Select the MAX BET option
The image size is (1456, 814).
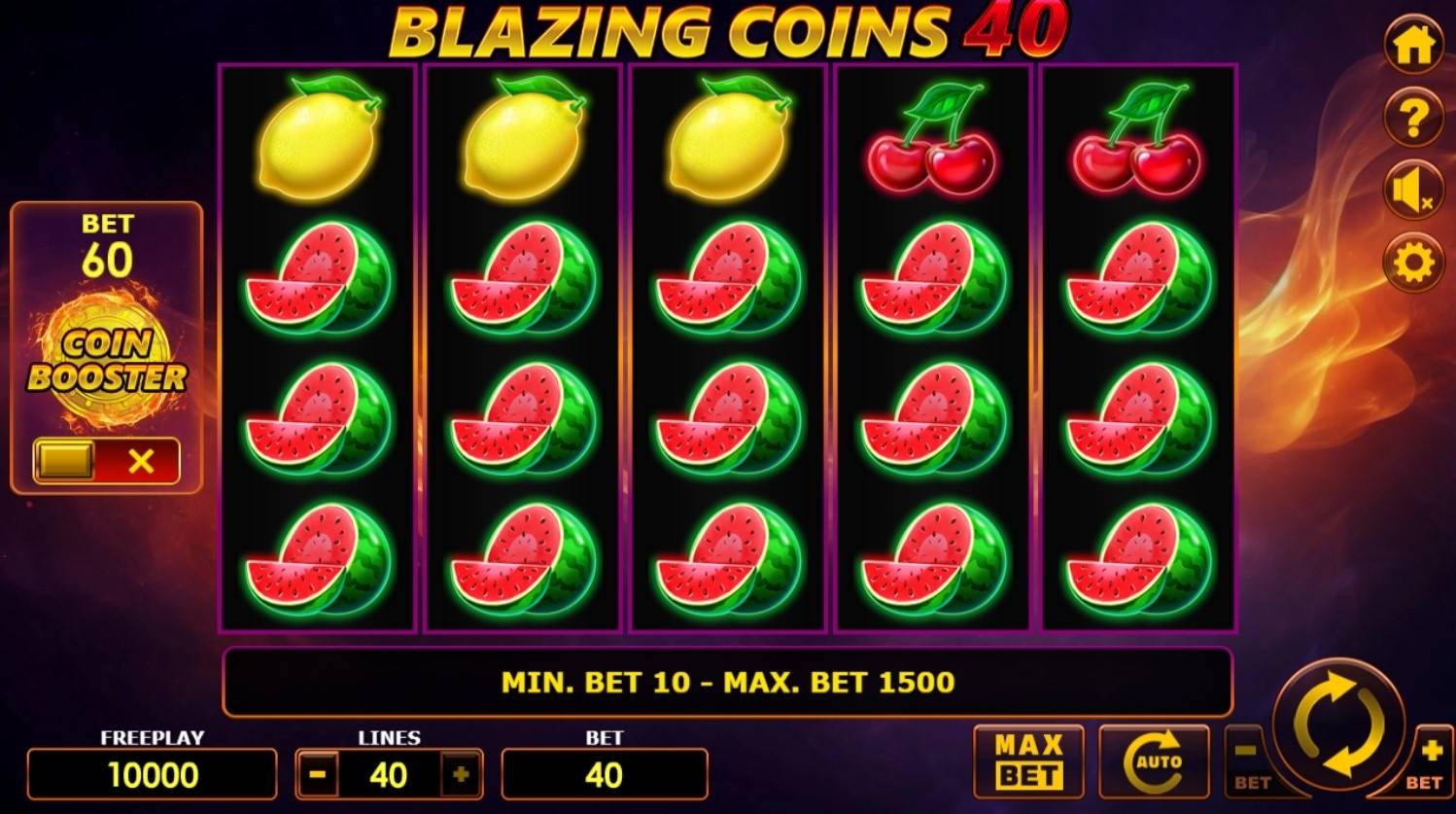(1030, 760)
